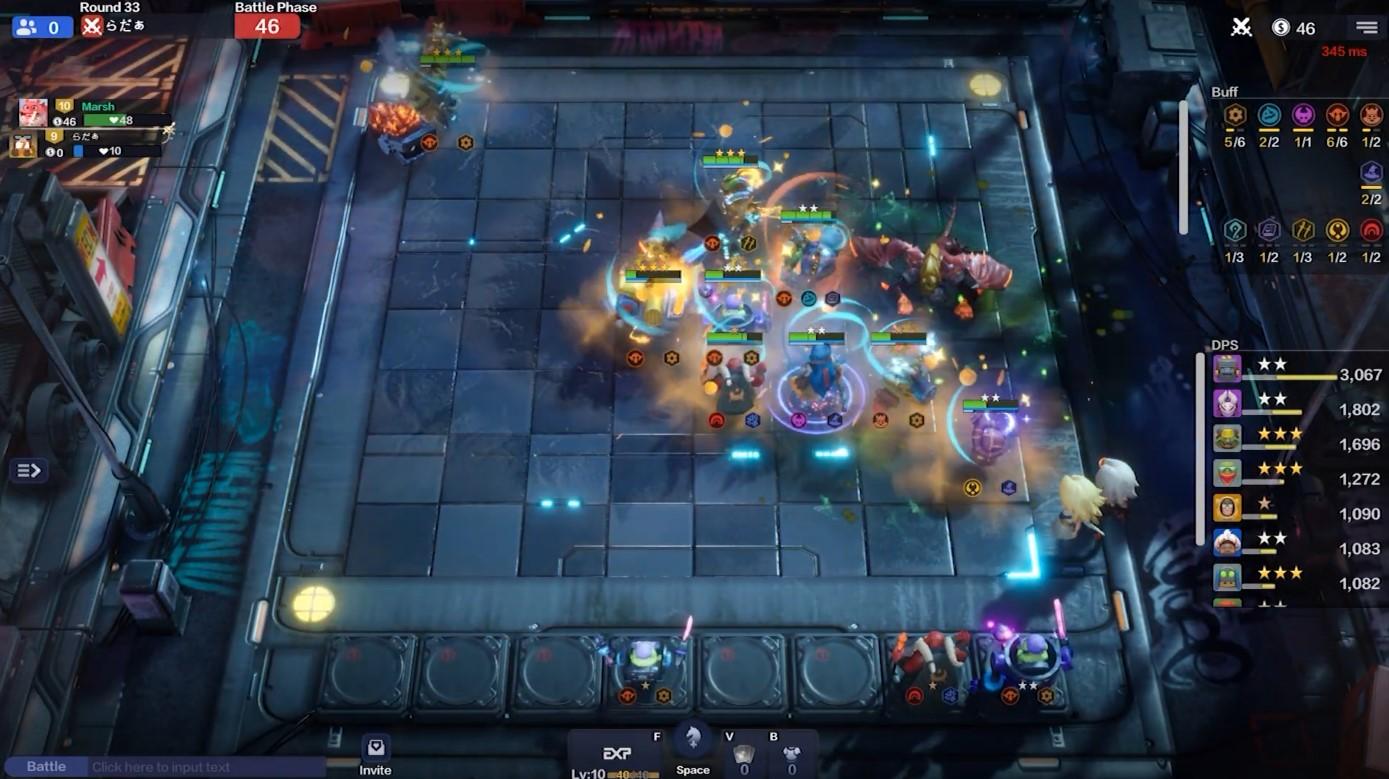Open the hamburger menu in the top-right corner
The width and height of the screenshot is (1389, 779).
coord(1366,27)
